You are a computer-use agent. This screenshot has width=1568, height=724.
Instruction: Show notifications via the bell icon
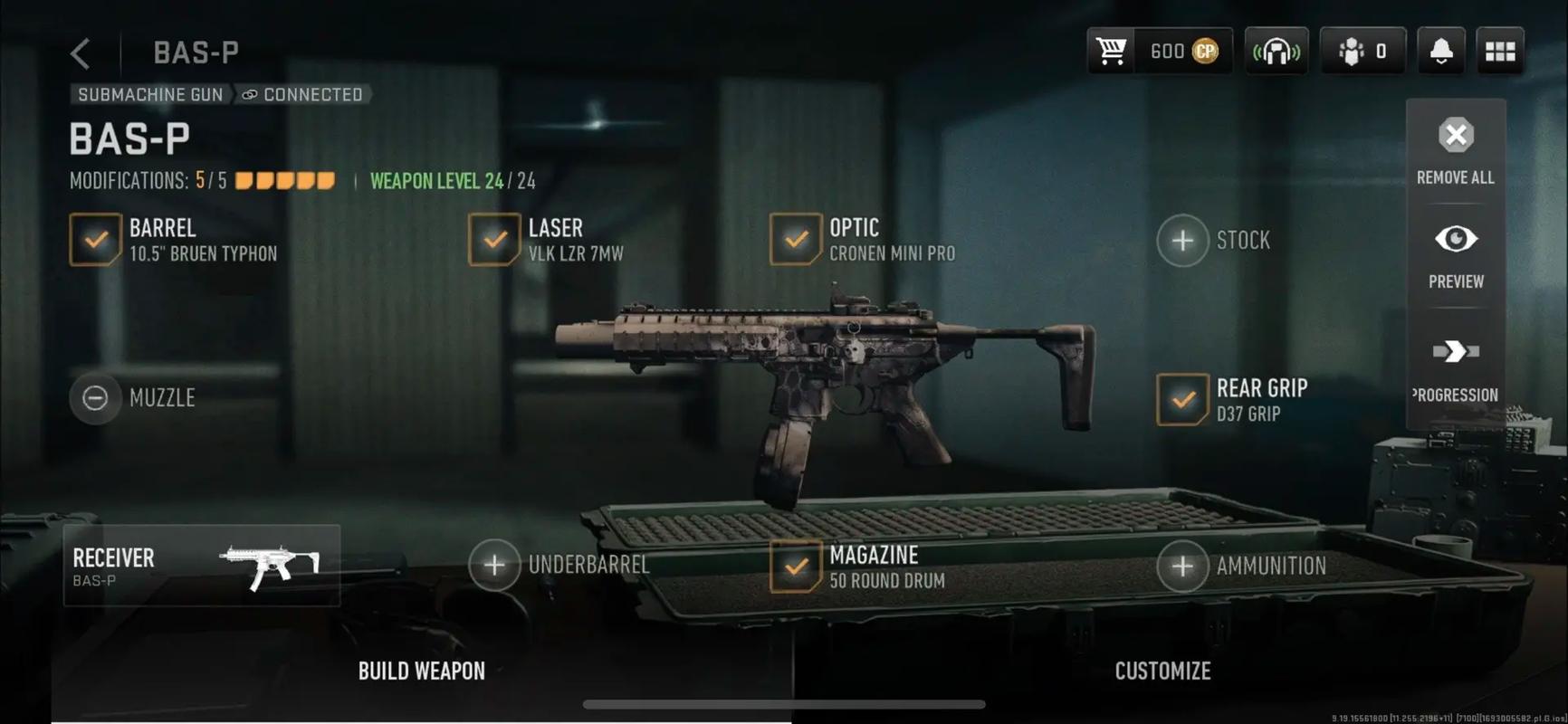1440,52
